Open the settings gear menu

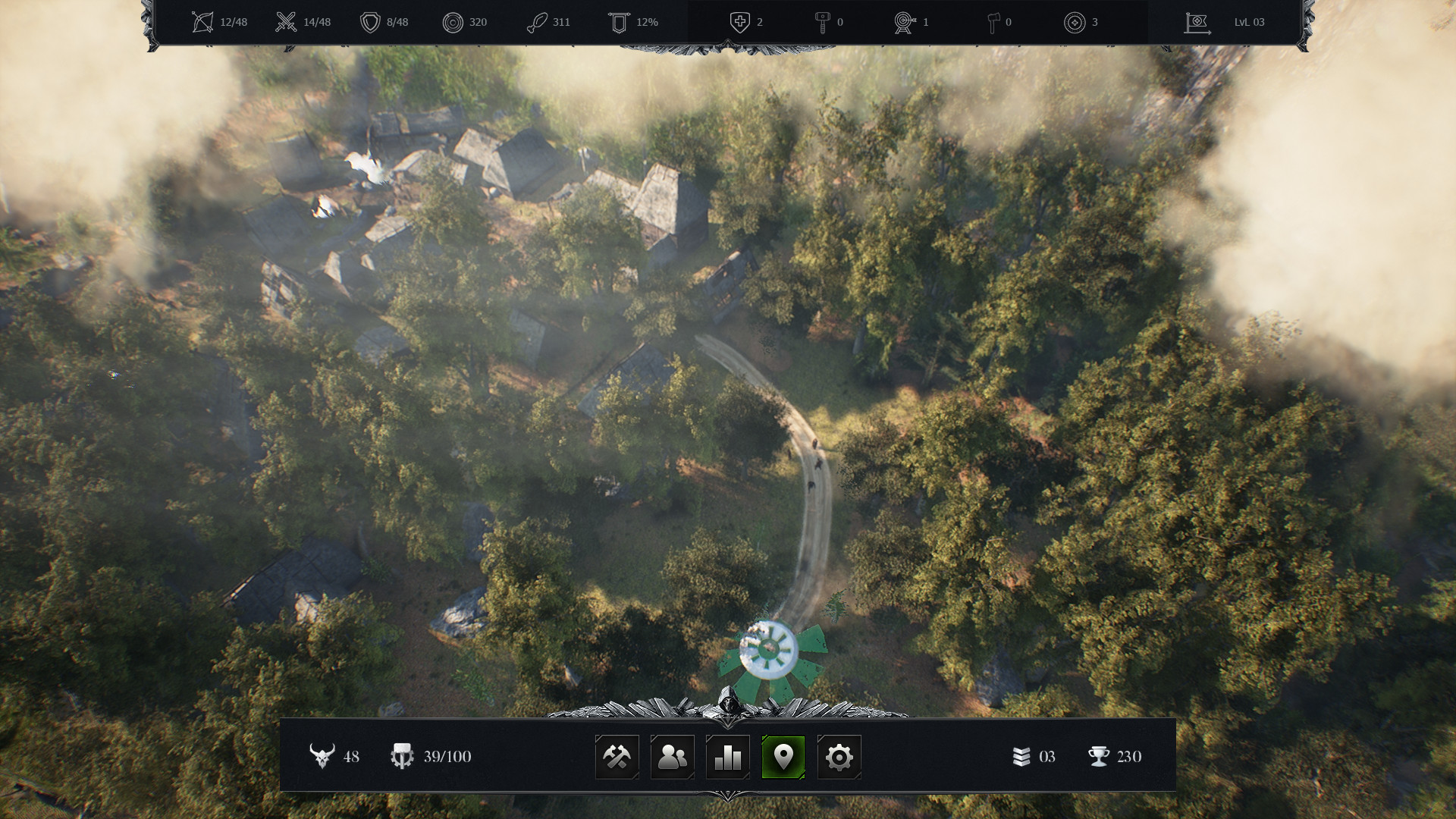838,756
